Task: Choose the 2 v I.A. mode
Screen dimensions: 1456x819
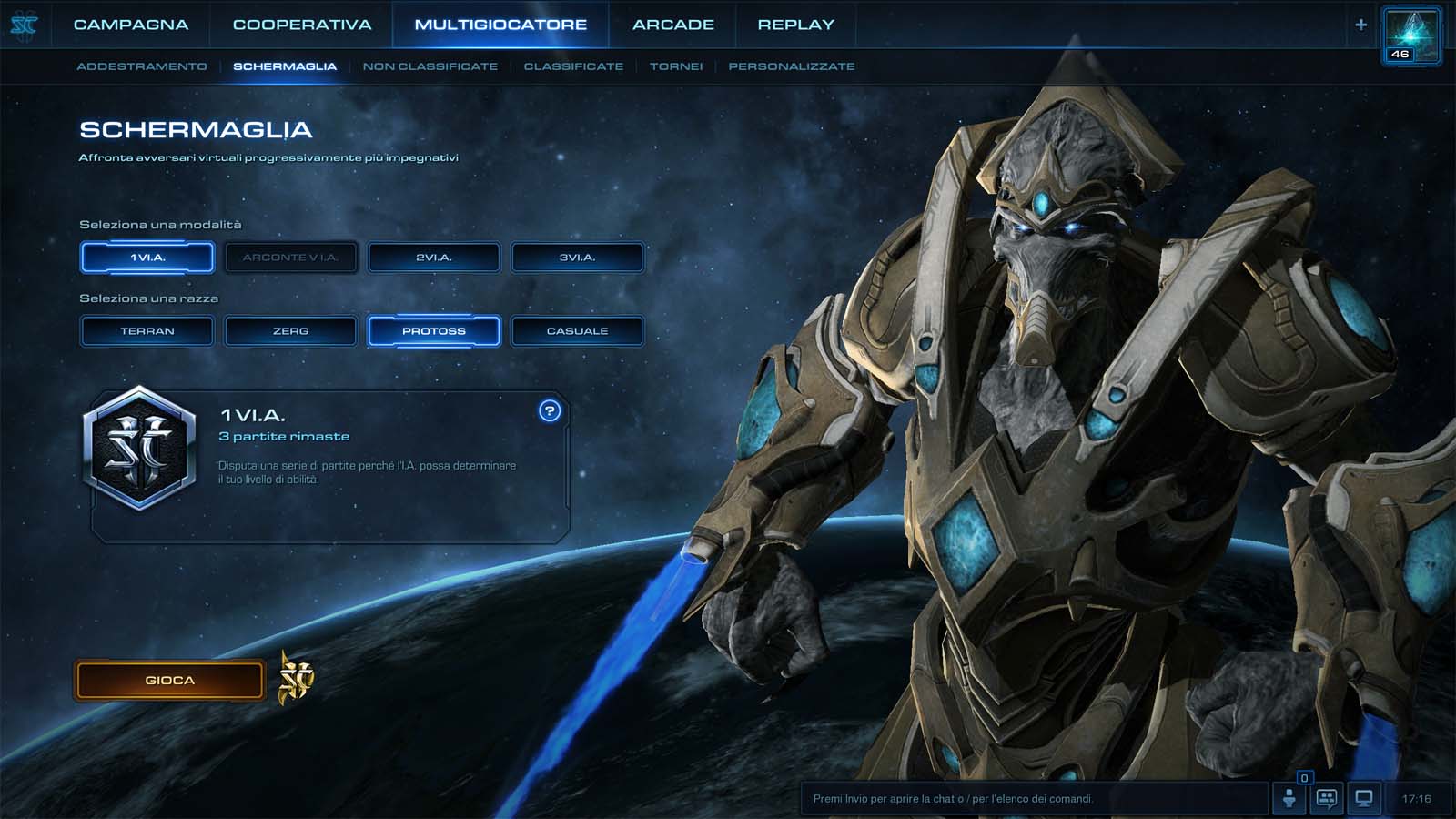Action: [434, 258]
